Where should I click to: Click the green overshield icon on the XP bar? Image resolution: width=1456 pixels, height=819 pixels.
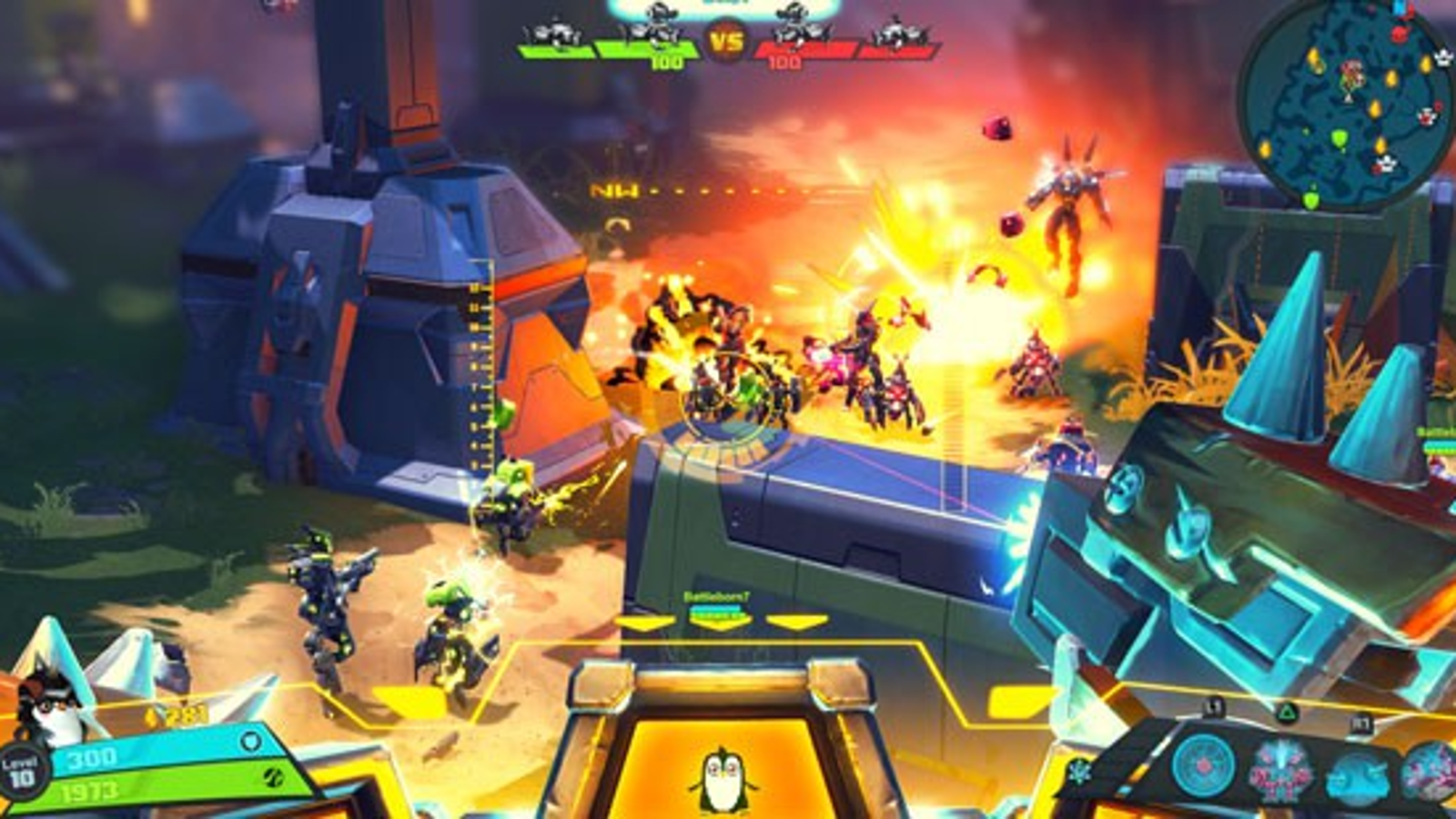pyautogui.click(x=275, y=778)
